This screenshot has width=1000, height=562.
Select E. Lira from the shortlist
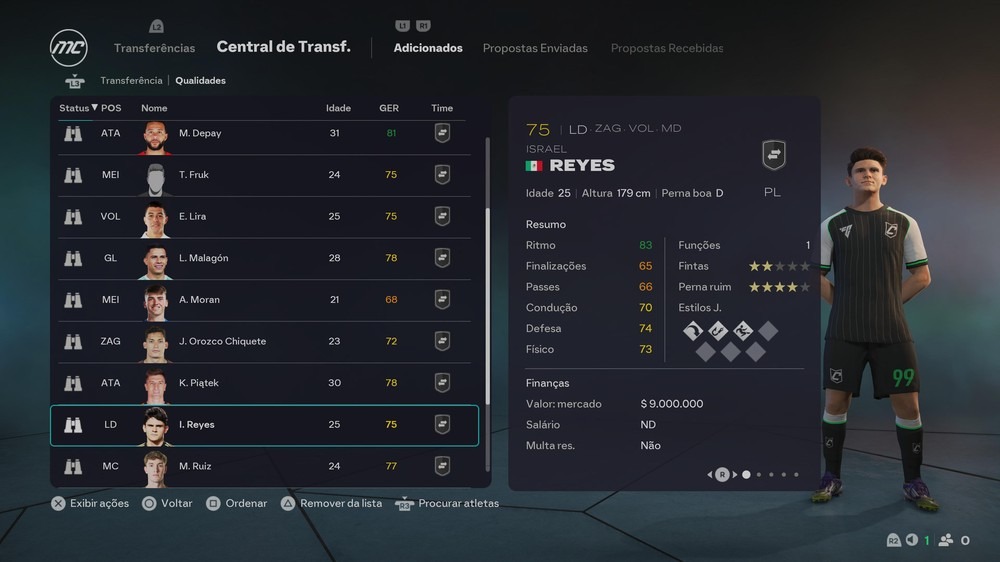coord(264,216)
